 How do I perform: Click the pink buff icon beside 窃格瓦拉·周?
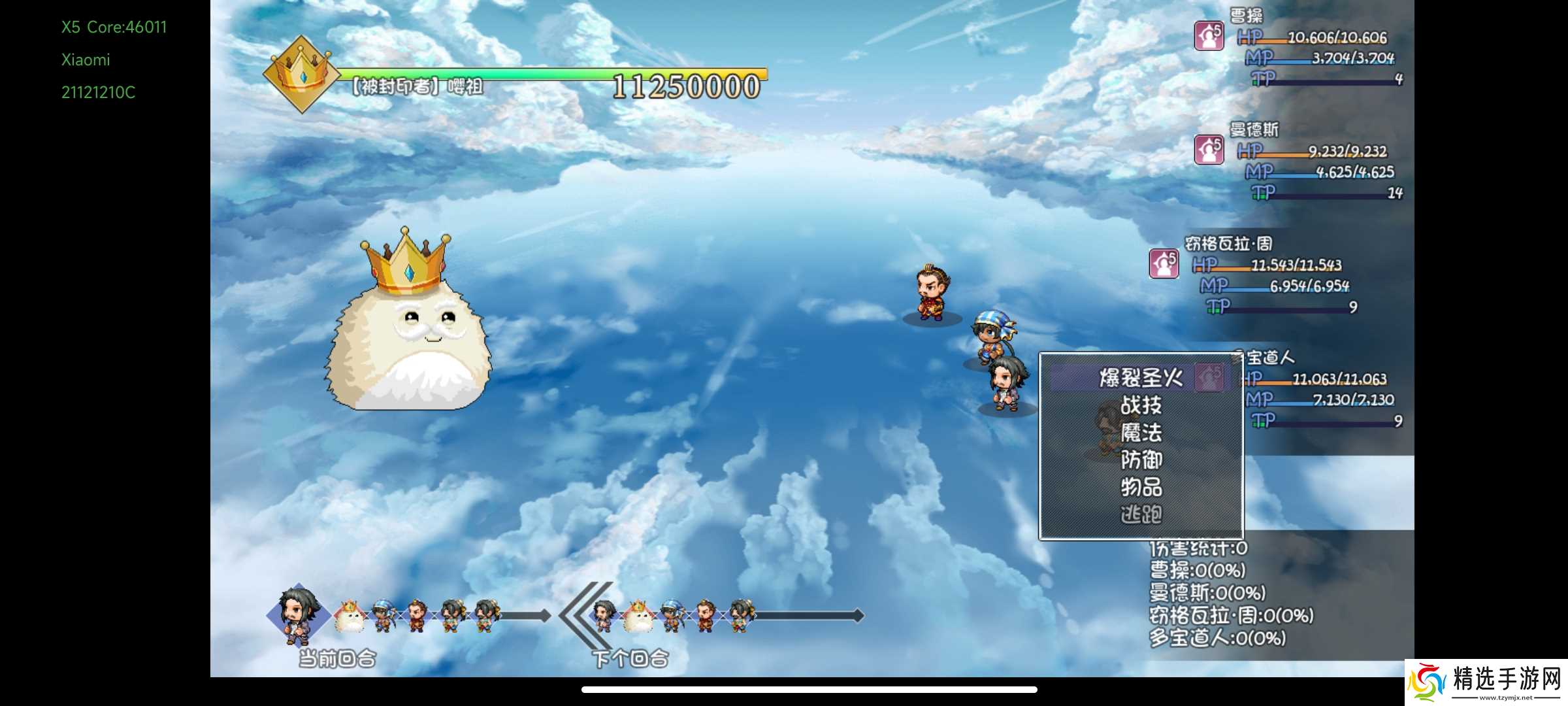pyautogui.click(x=1164, y=263)
